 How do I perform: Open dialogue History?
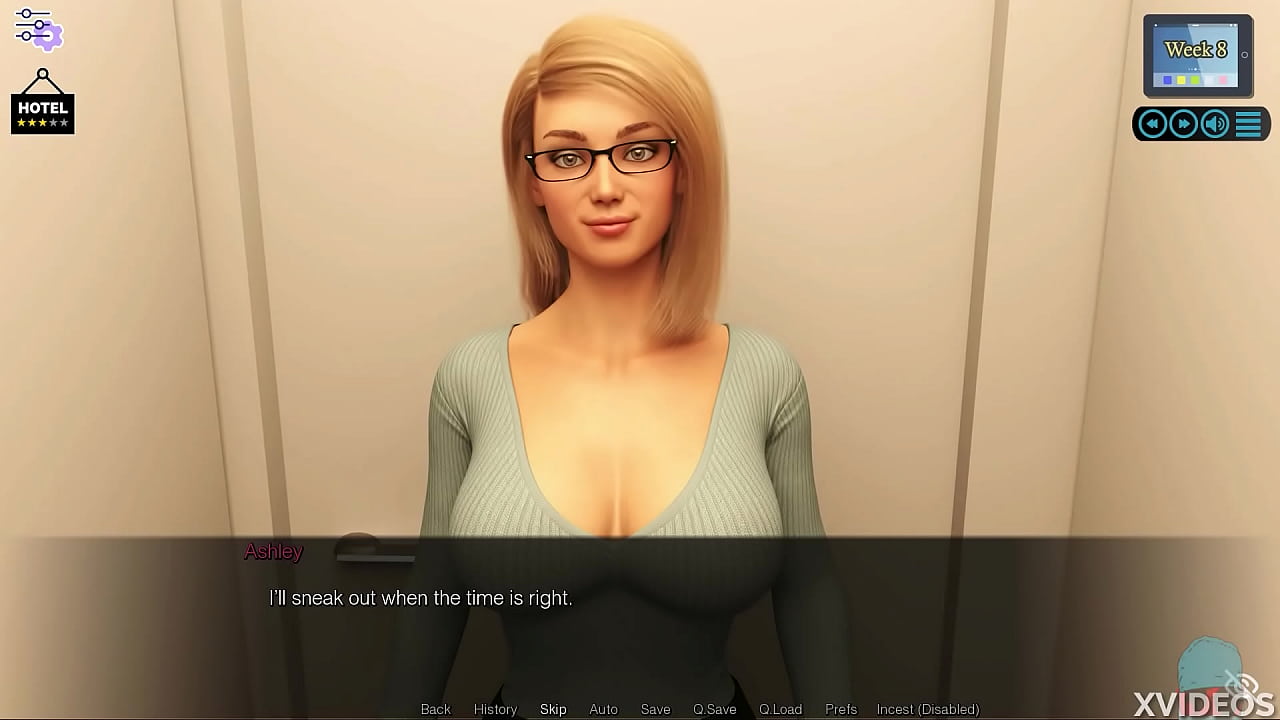pyautogui.click(x=495, y=709)
